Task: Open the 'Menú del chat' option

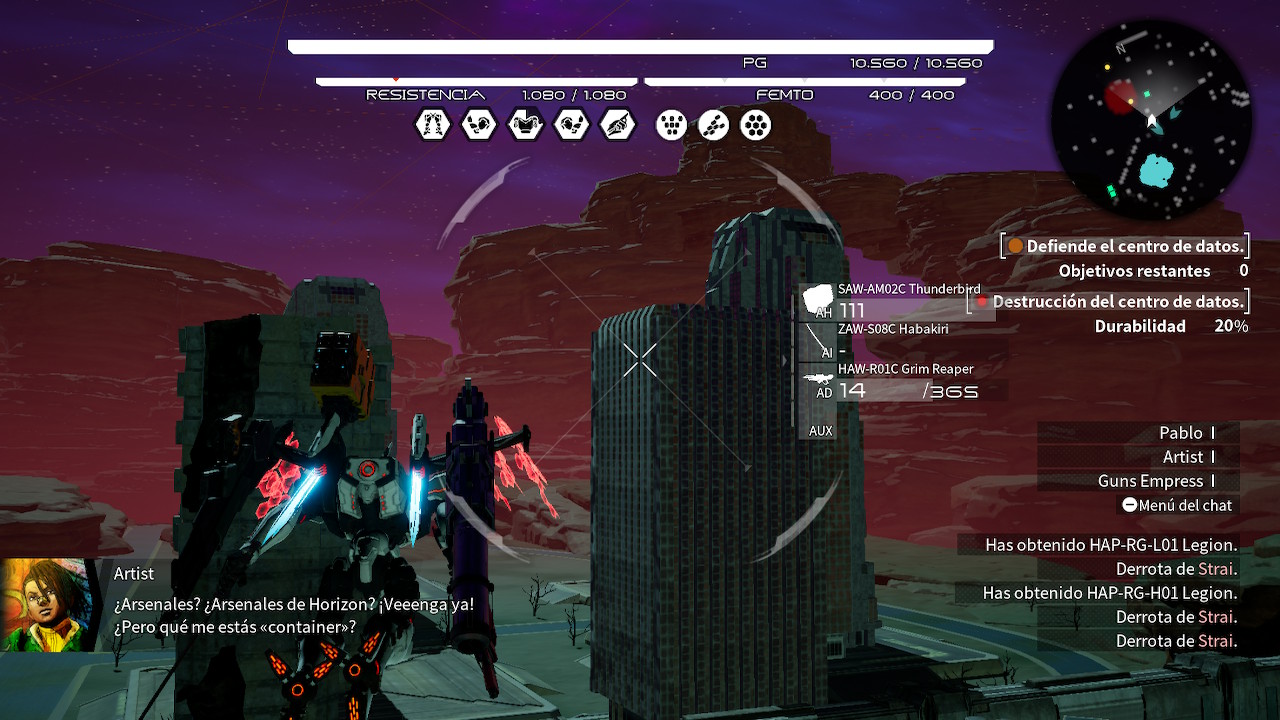Action: (1176, 505)
